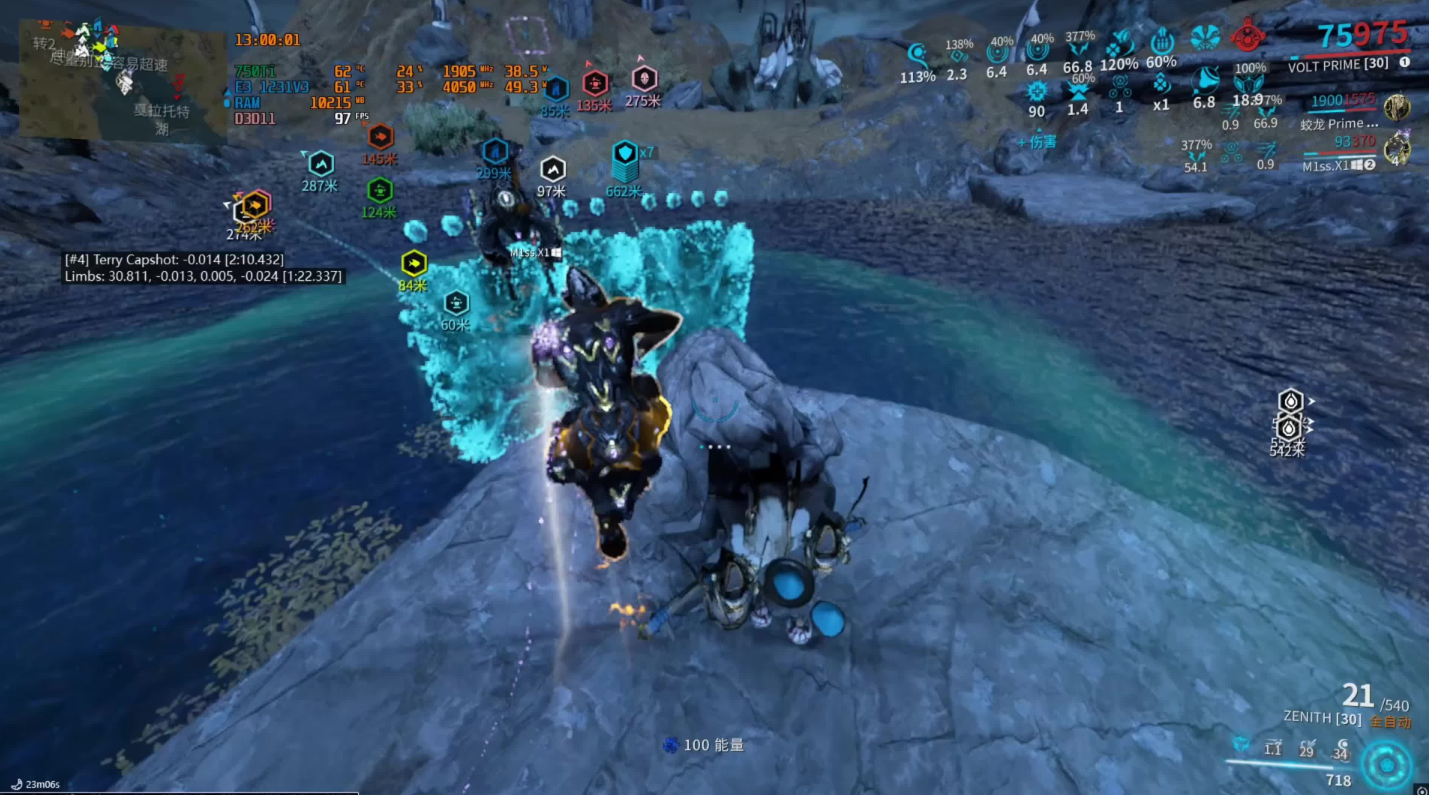This screenshot has height=795, width=1429.
Task: Click the glowing circular ability wheel
Action: 1386,765
